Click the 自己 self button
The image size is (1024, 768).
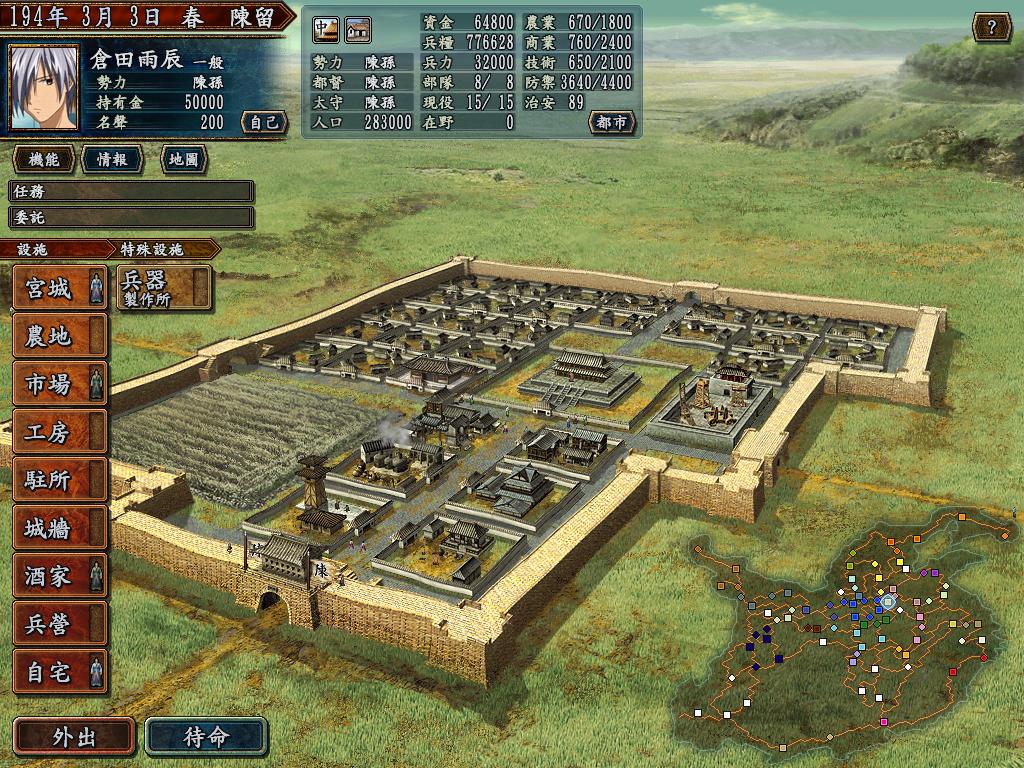(x=264, y=122)
